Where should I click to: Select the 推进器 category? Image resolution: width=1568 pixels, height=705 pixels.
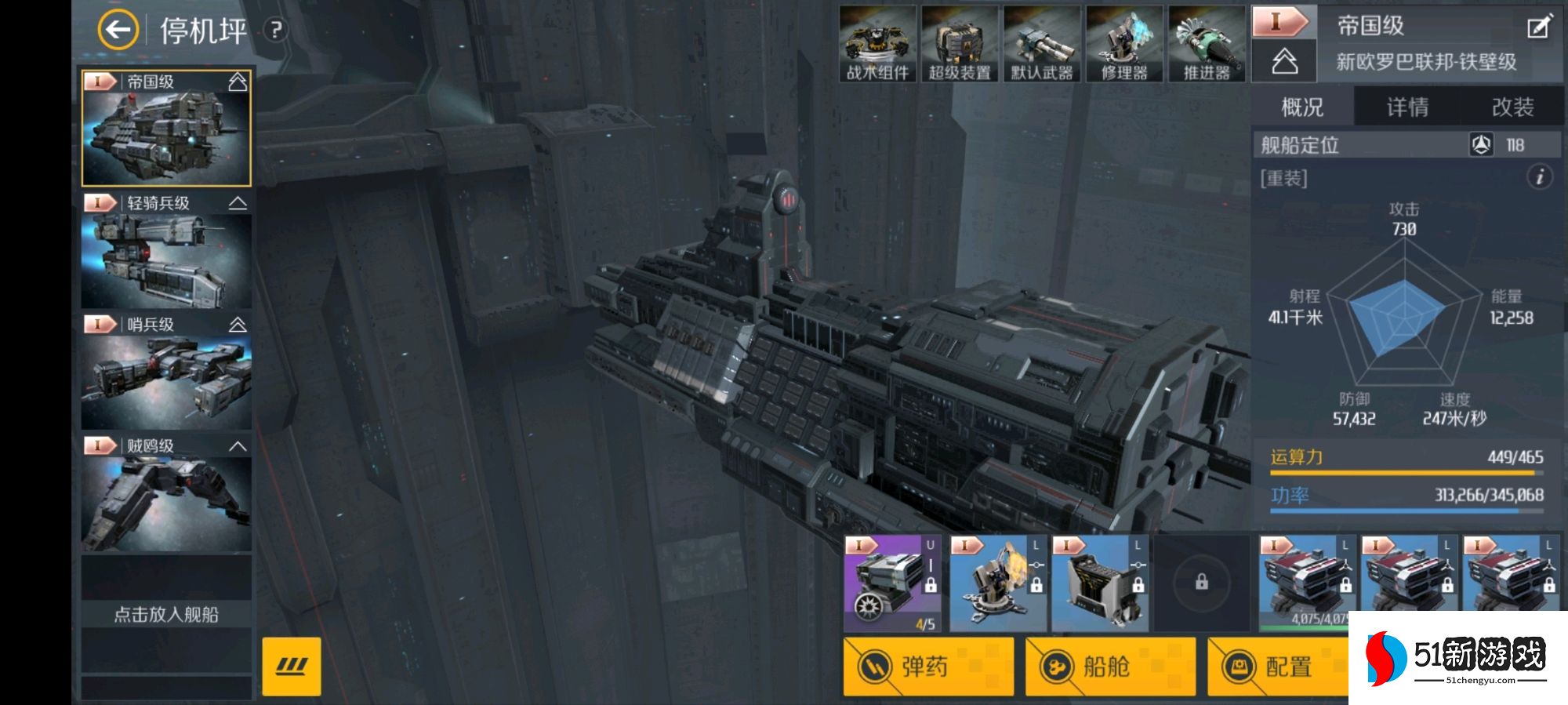(x=1207, y=44)
